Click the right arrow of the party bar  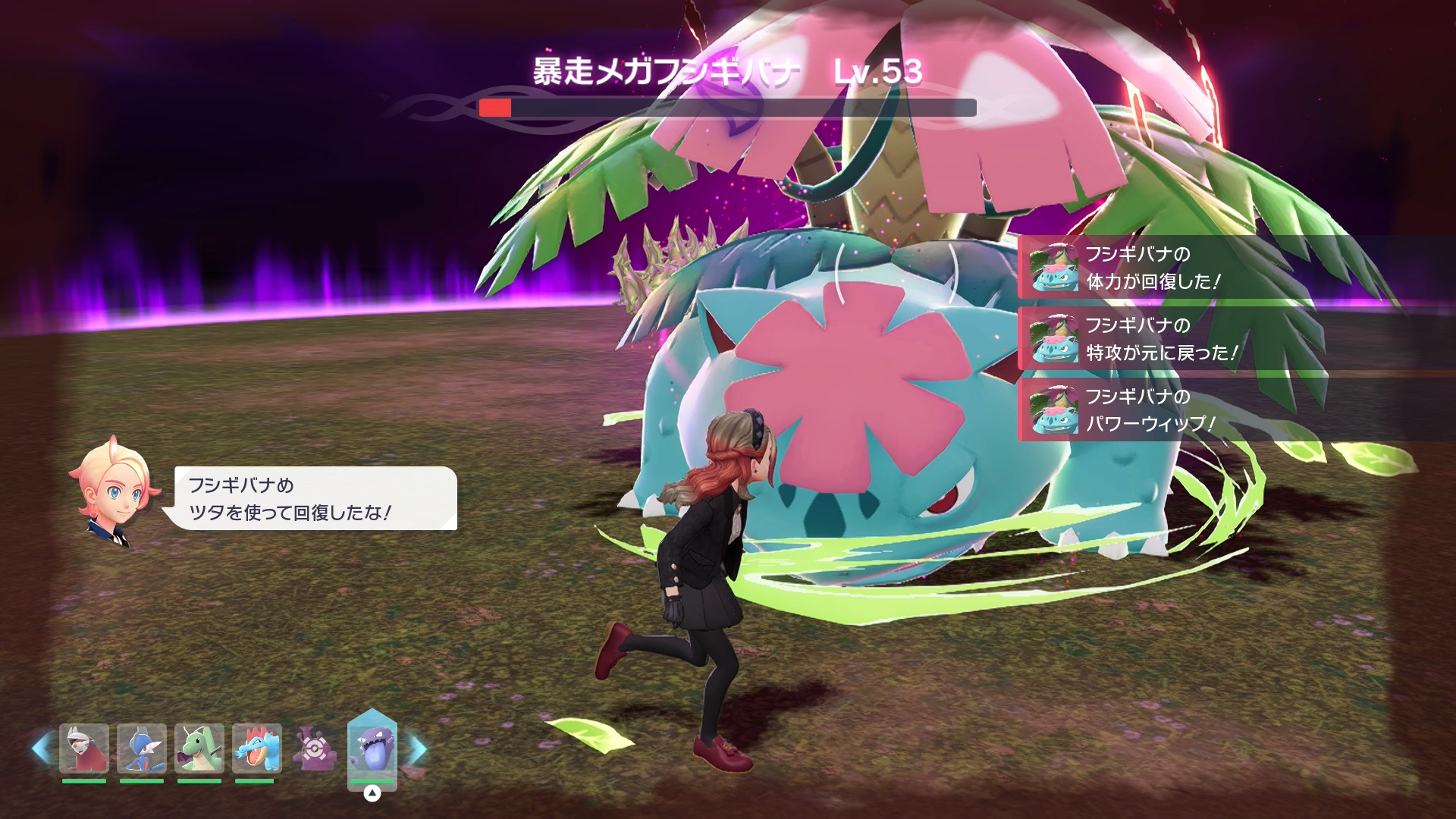(418, 748)
